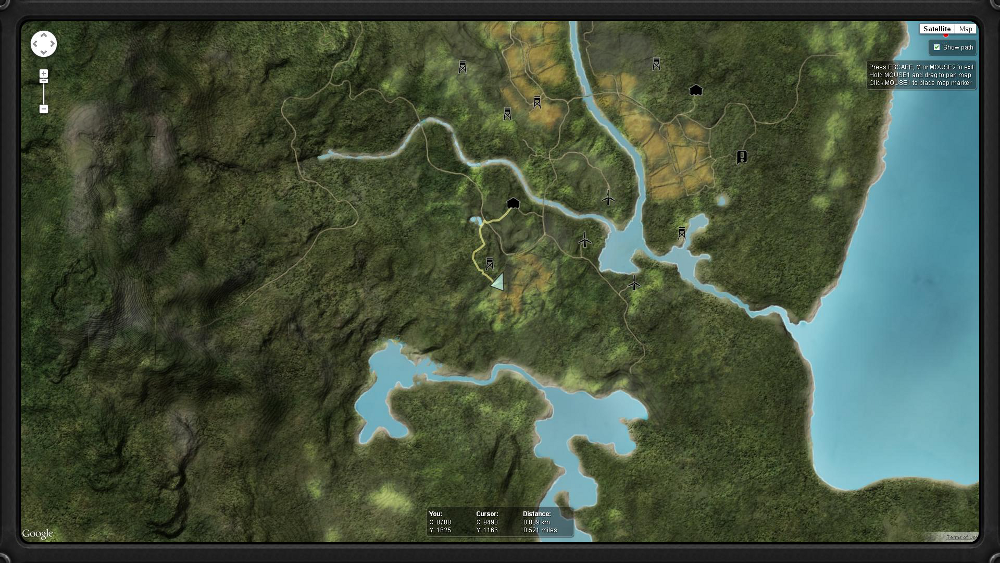Pan the map left with the arrow
The image size is (1000, 563).
(x=36, y=44)
